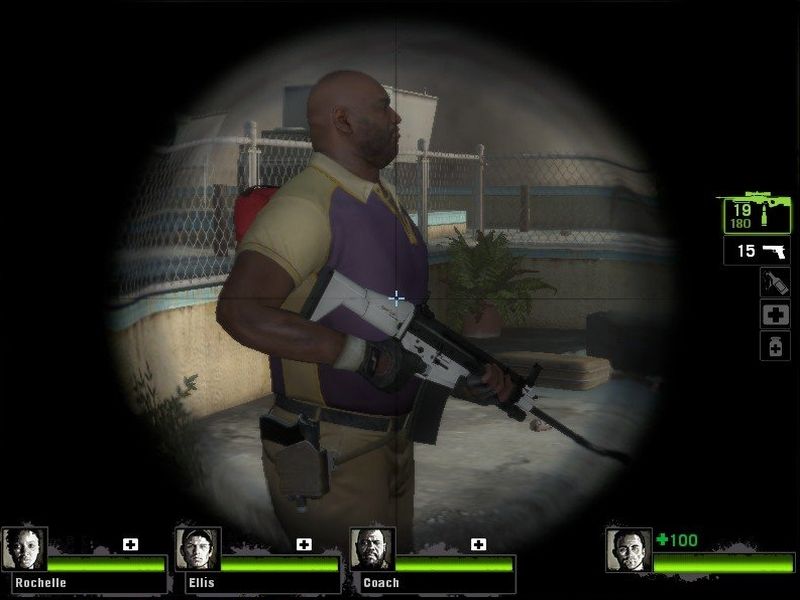Viewport: 800px width, 600px height.
Task: Click the medkit icon above Coach's health bar
Action: (479, 544)
